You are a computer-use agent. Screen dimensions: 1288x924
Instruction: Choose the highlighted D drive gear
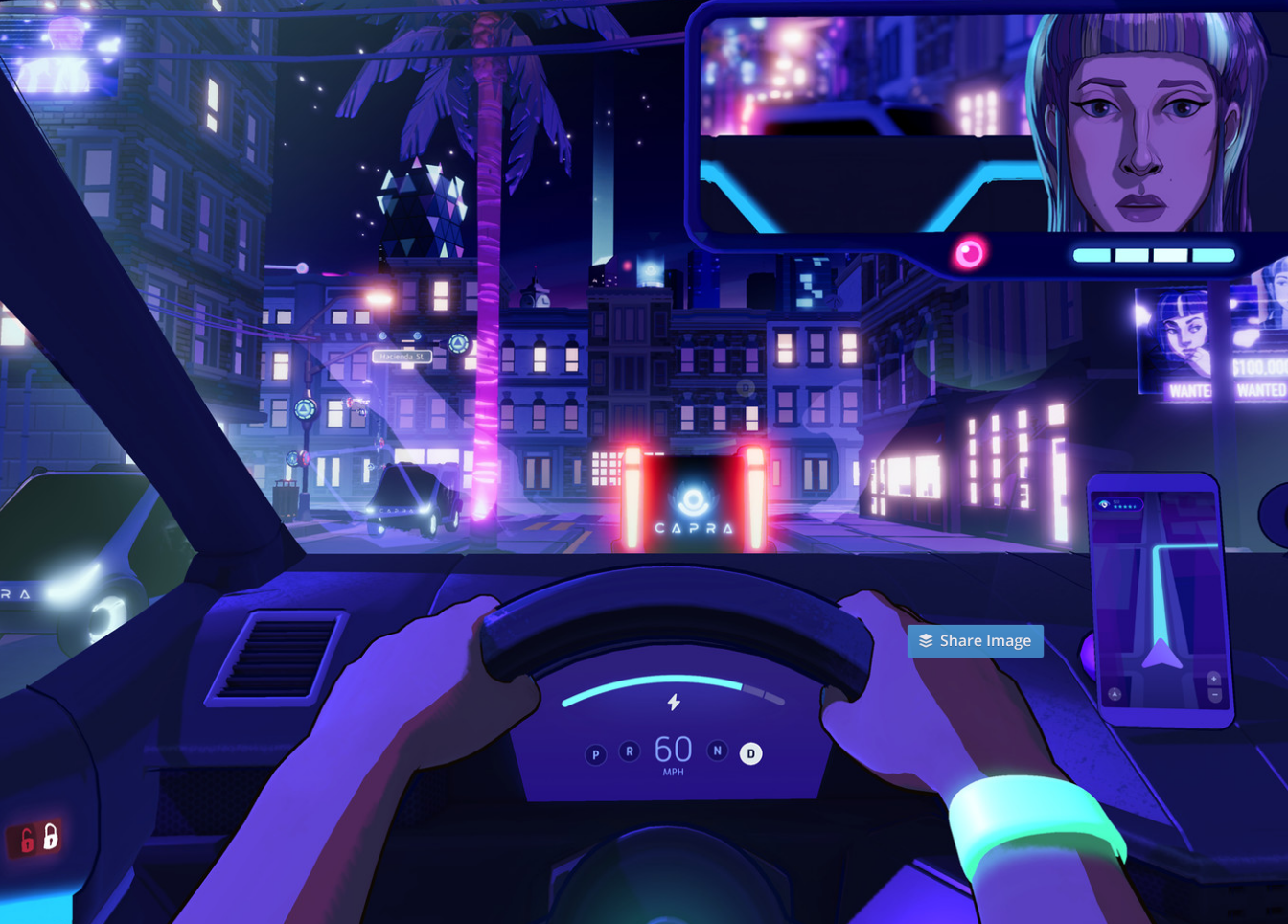751,754
